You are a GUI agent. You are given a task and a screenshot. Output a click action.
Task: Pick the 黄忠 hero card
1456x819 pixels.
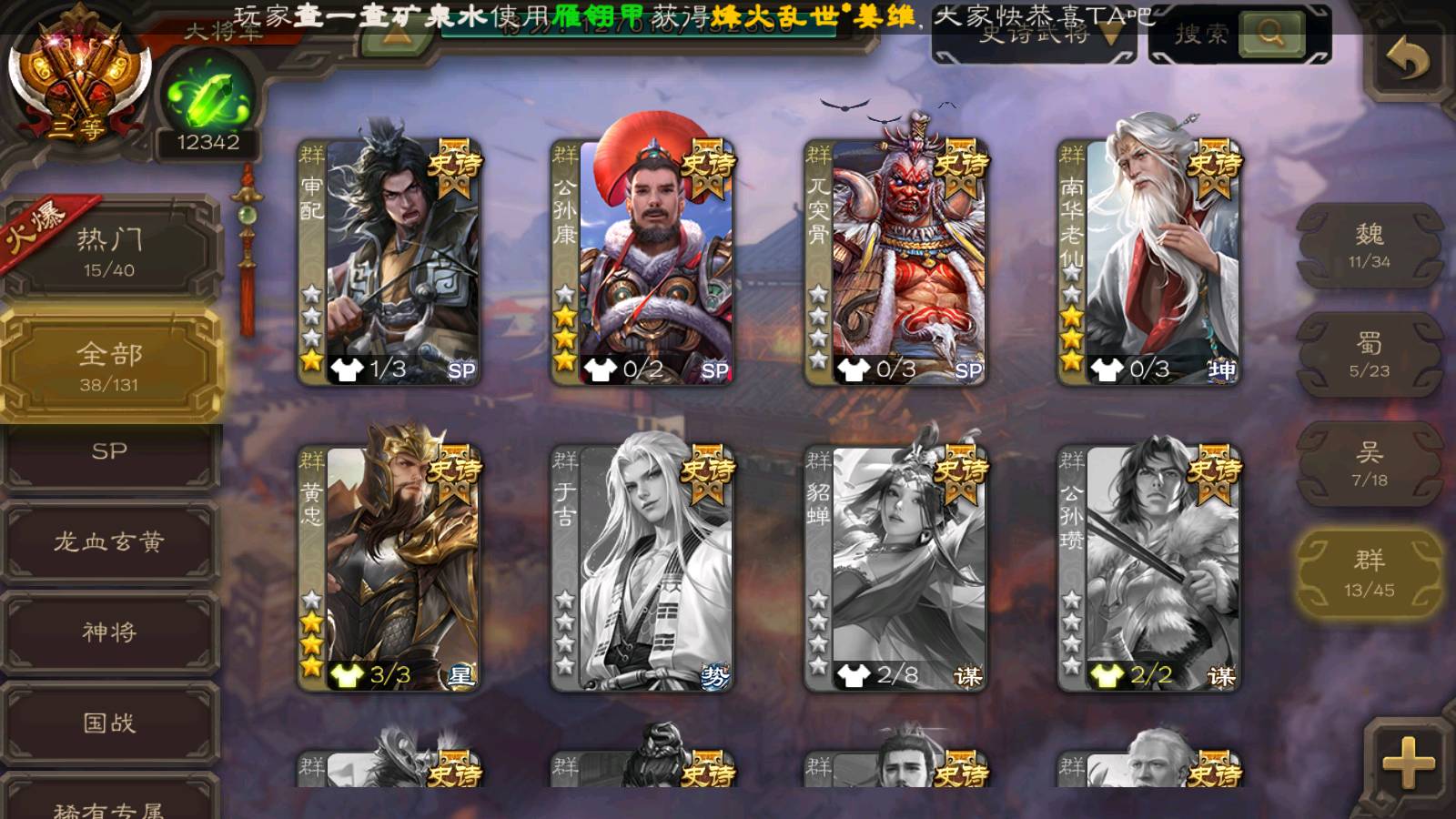(x=390, y=569)
